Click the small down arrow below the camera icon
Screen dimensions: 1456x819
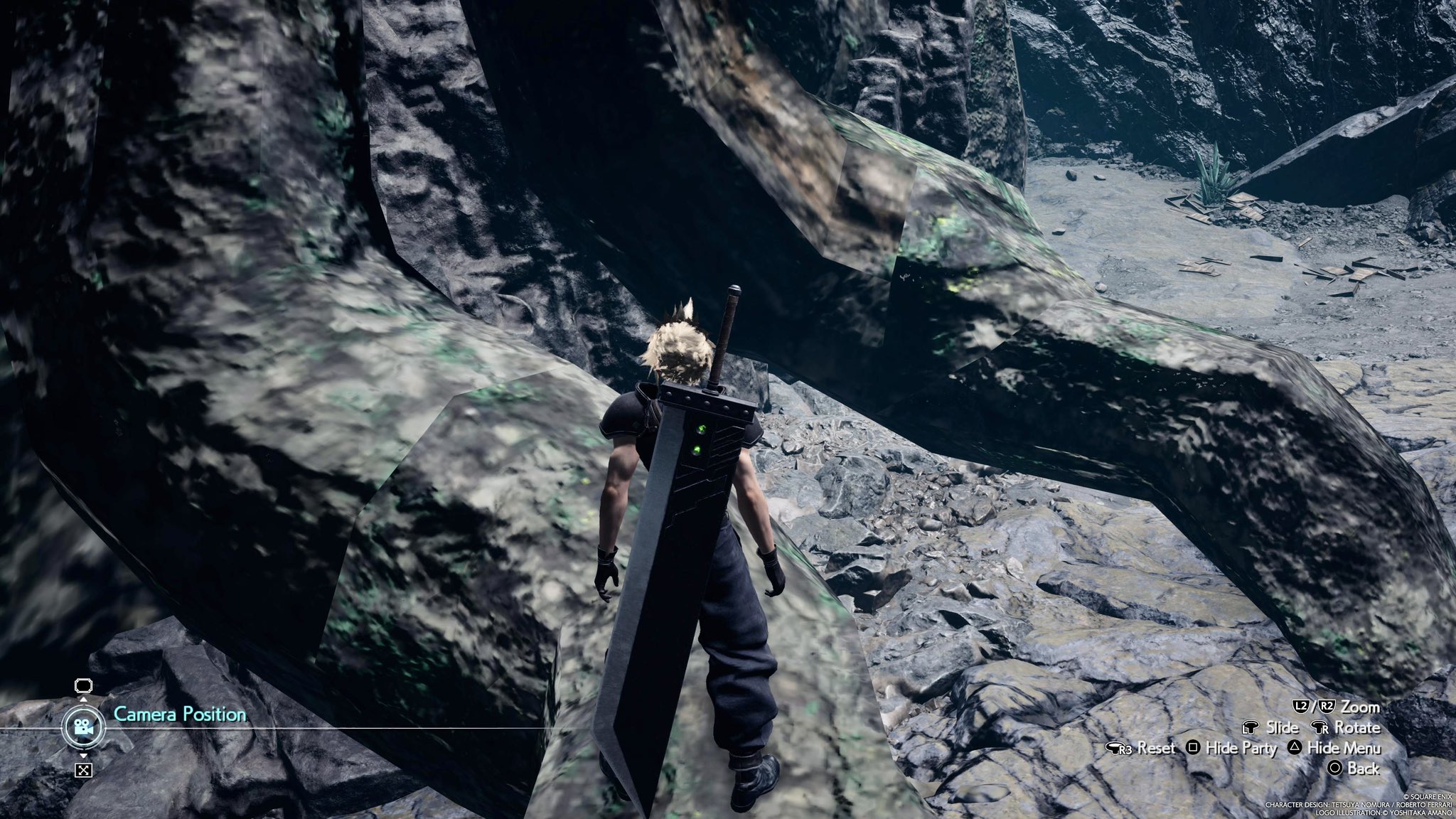pyautogui.click(x=83, y=754)
